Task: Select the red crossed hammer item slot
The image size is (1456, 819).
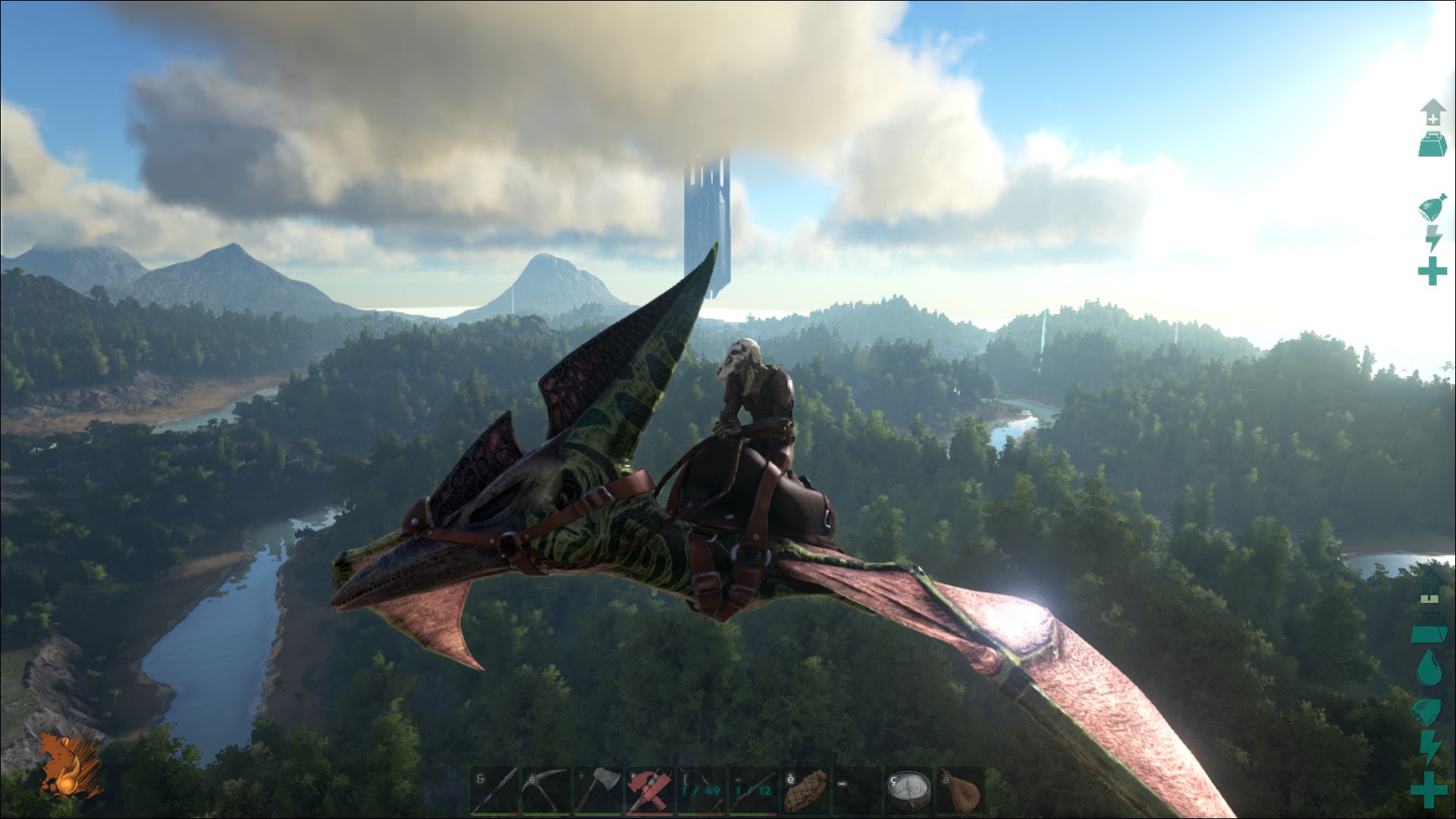Action: (x=650, y=791)
